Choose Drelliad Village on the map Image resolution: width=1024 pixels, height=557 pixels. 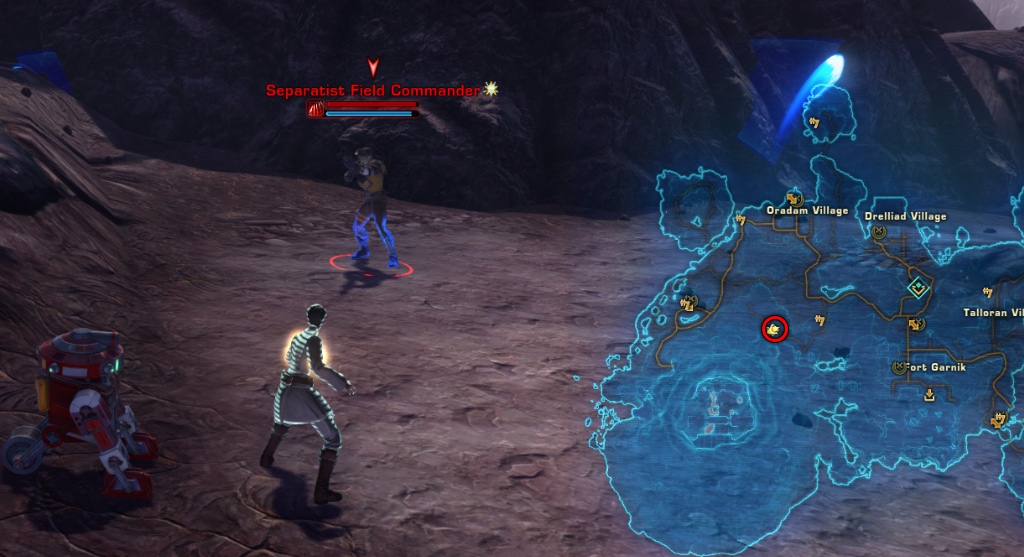tap(907, 216)
